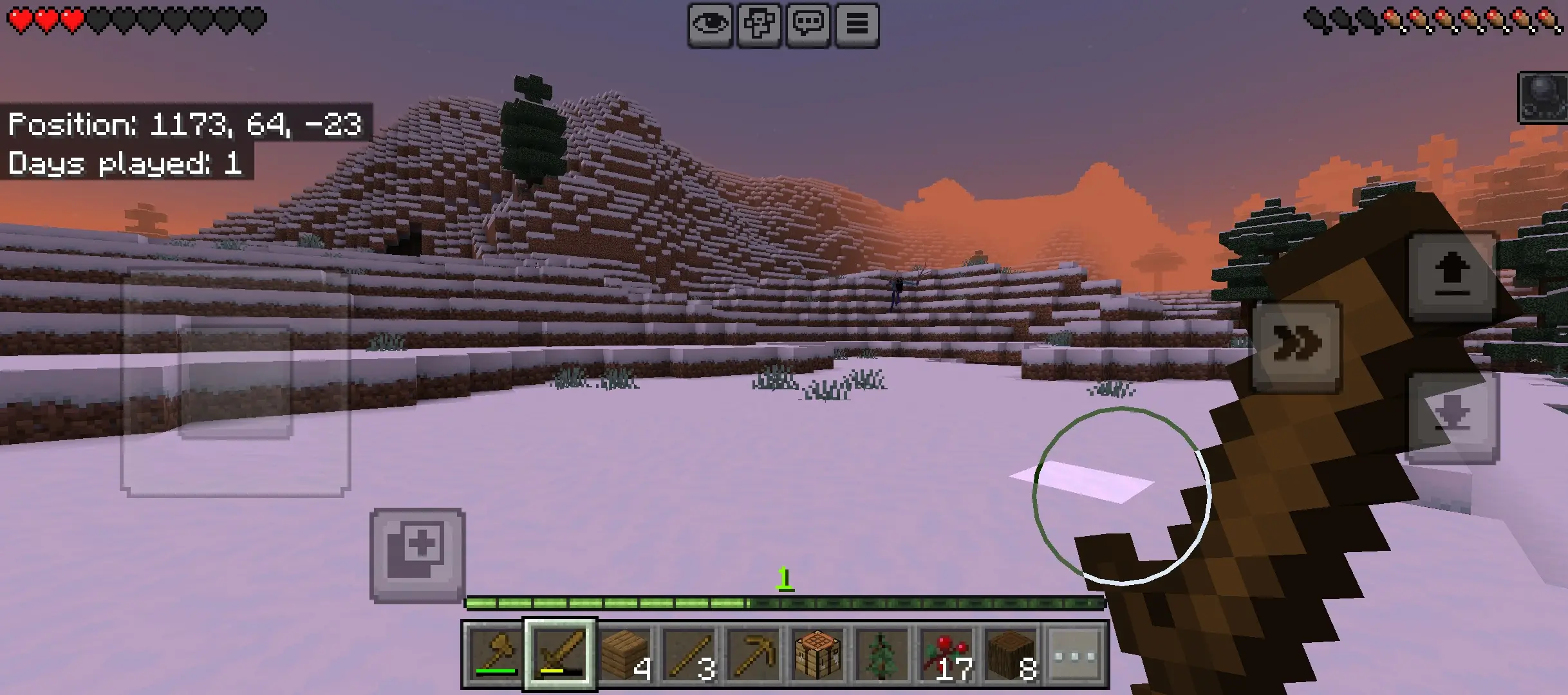Viewport: 1568px width, 695px height.
Task: Choose the wooden planks stack
Action: coord(625,654)
